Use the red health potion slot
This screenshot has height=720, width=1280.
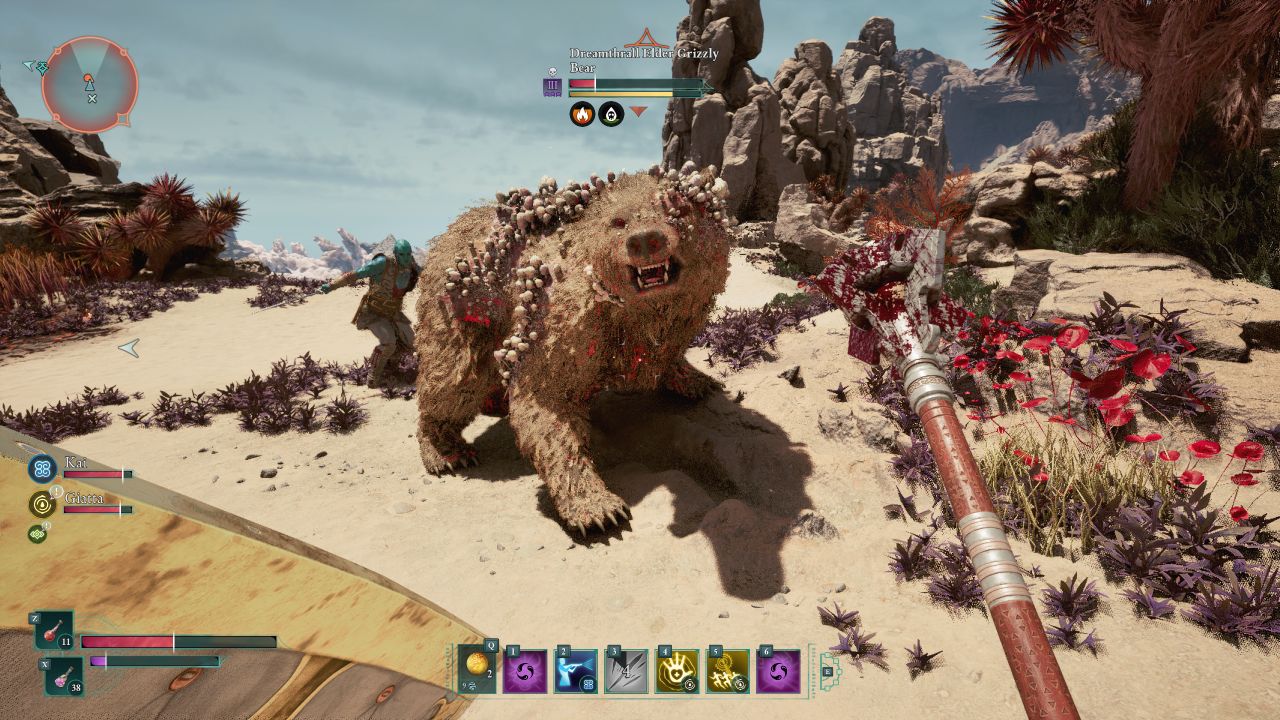[x=54, y=631]
